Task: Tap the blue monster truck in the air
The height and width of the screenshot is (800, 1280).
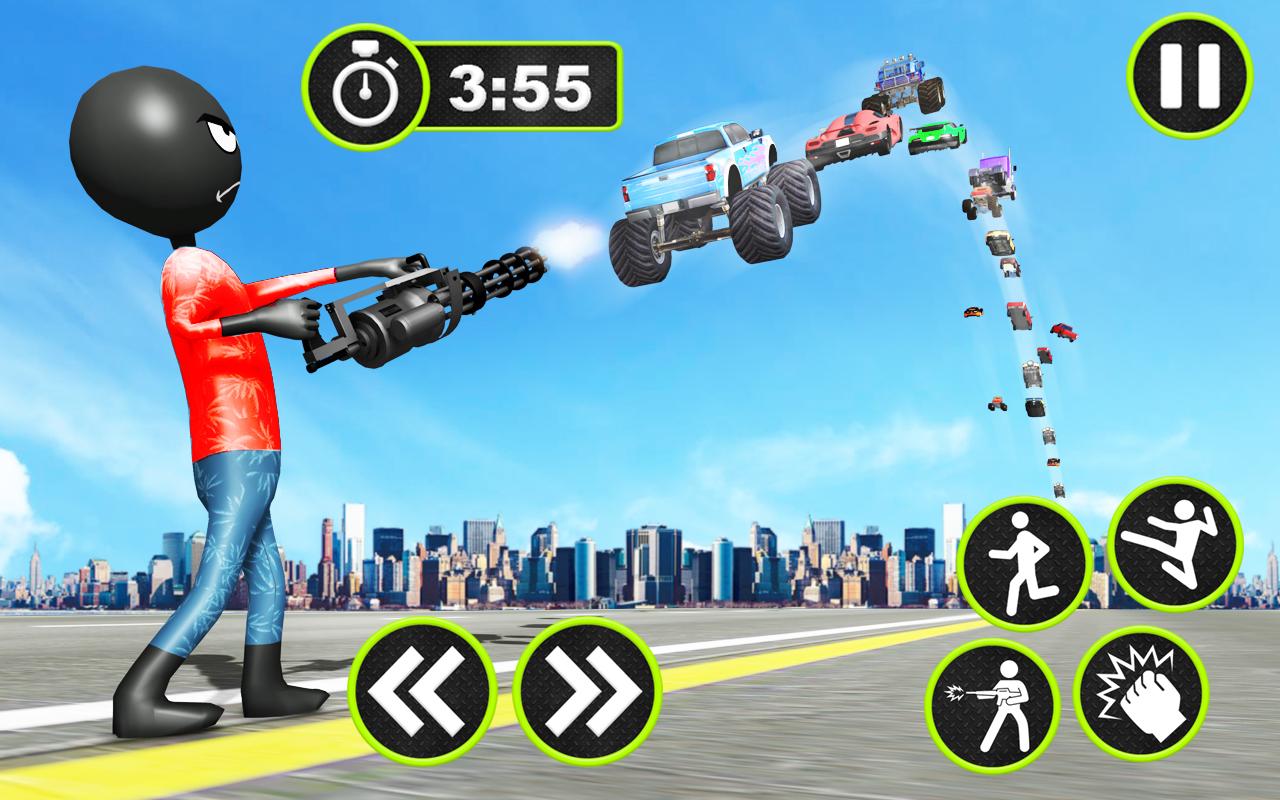Action: click(x=710, y=190)
